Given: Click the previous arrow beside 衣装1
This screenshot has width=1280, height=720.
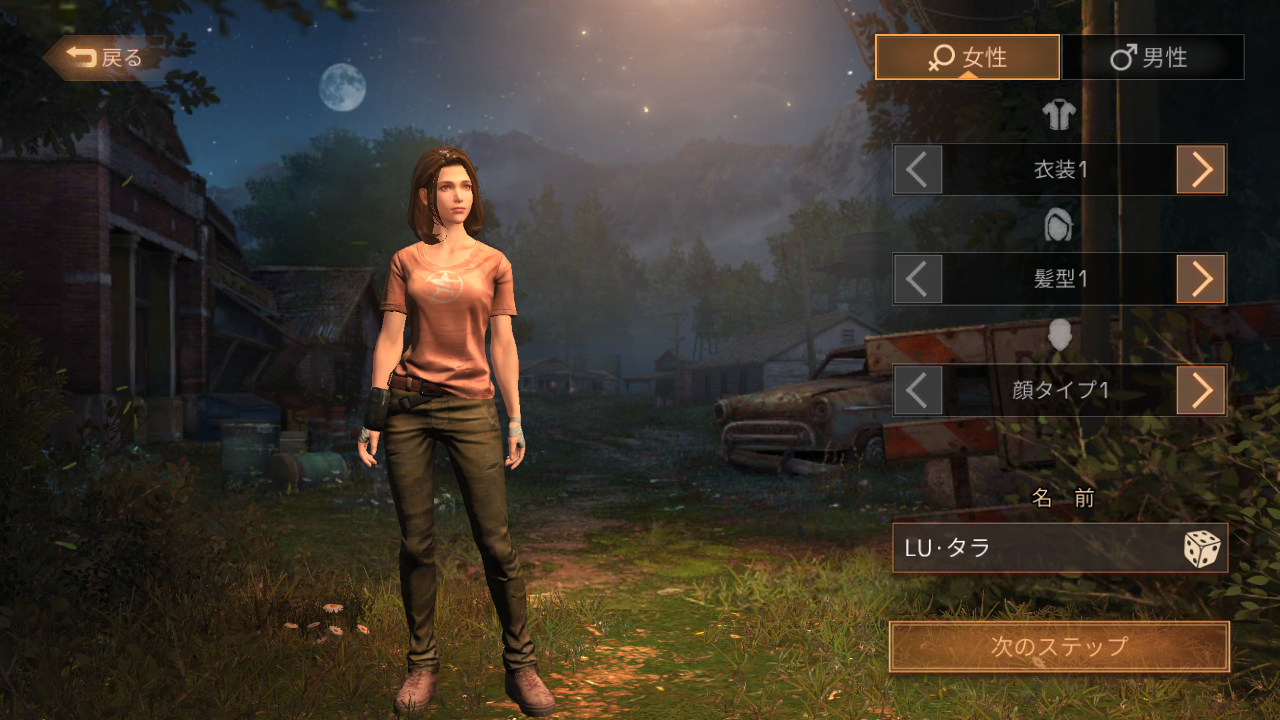Looking at the screenshot, I should click(917, 169).
